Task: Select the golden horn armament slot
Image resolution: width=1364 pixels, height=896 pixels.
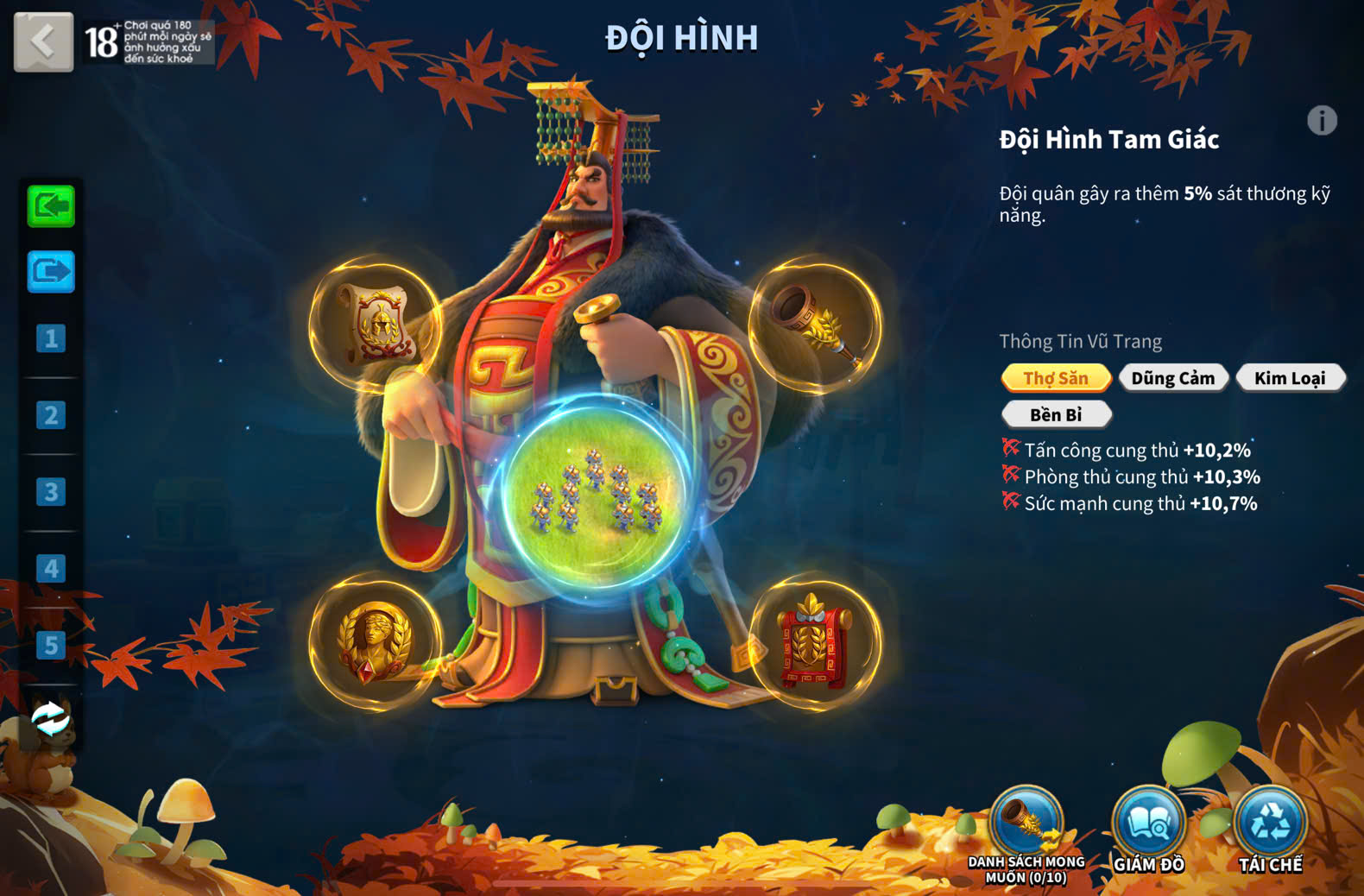Action: click(x=815, y=325)
